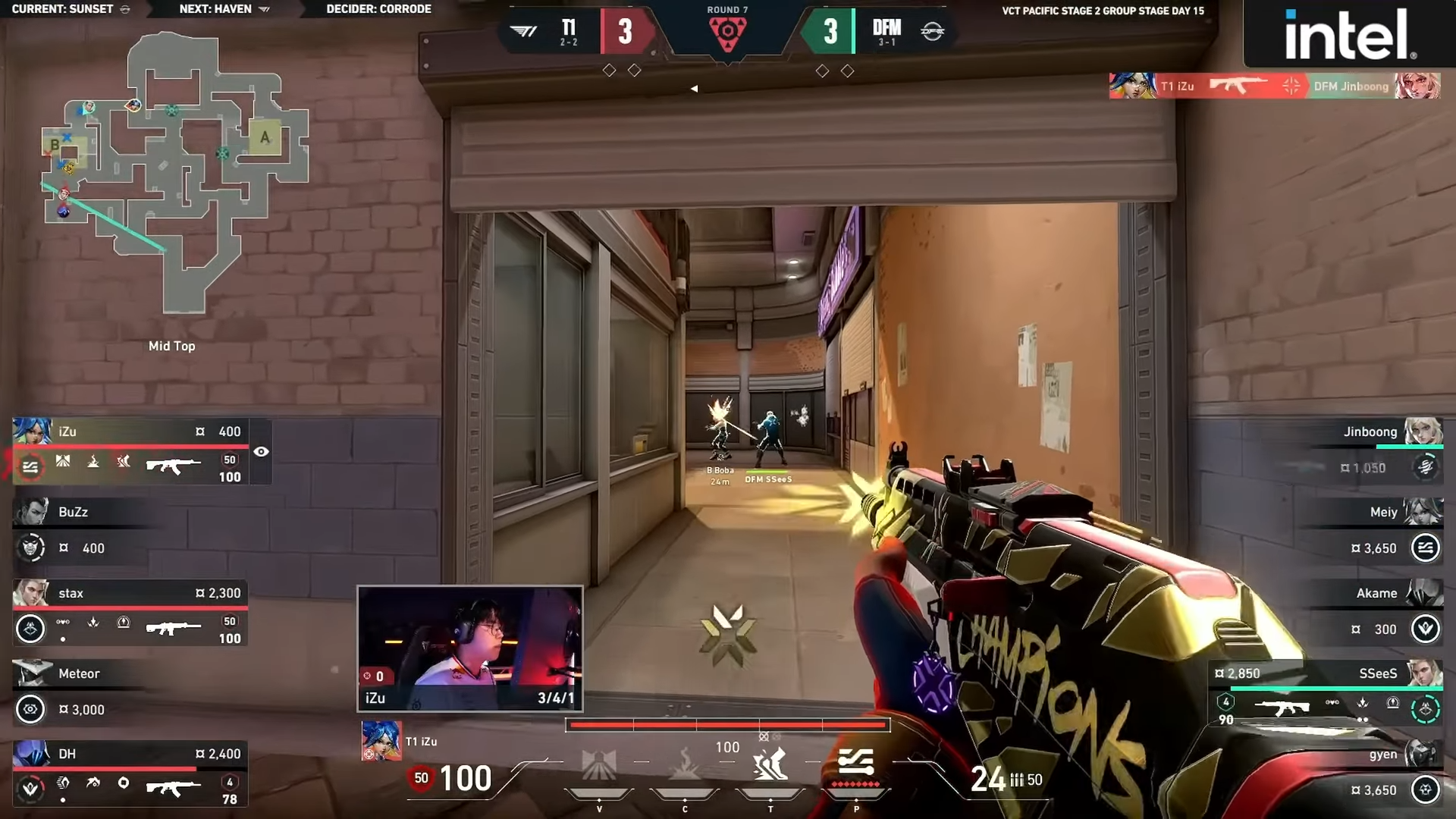
Task: Activate the Fast Lane wall ability icon
Action: [x=598, y=766]
